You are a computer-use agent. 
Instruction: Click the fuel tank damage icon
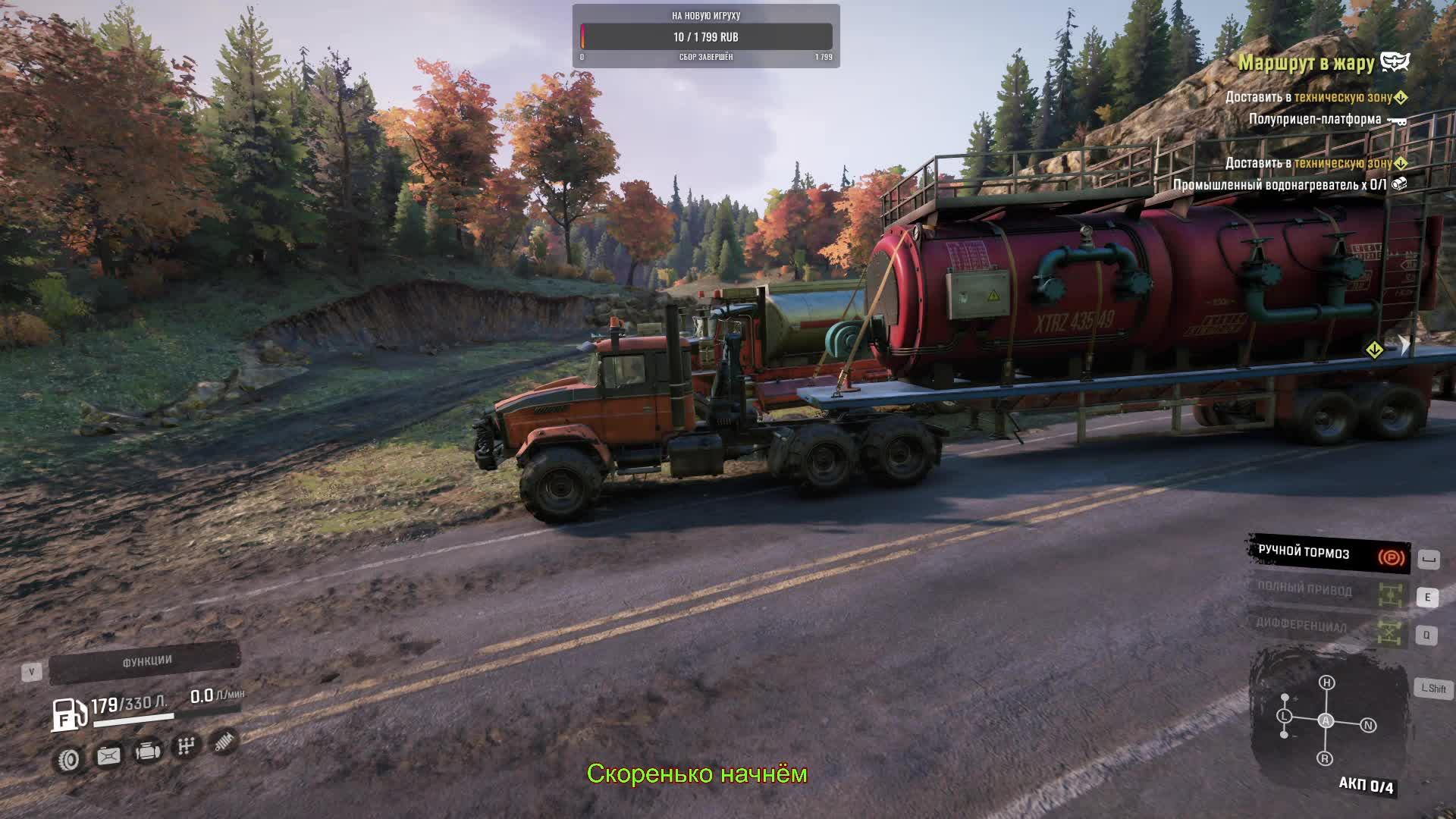click(108, 756)
